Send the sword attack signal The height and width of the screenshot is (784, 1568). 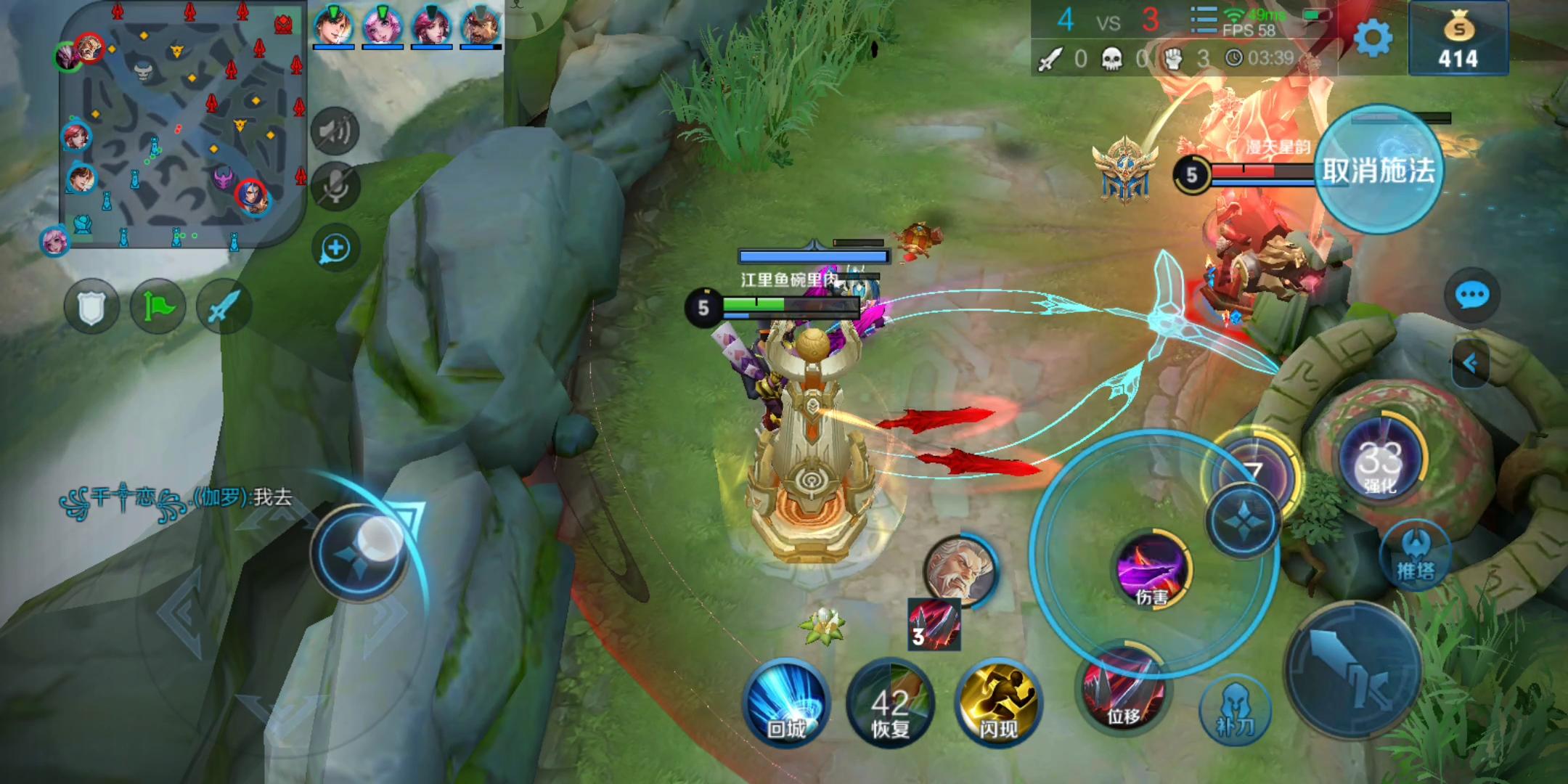coord(224,308)
